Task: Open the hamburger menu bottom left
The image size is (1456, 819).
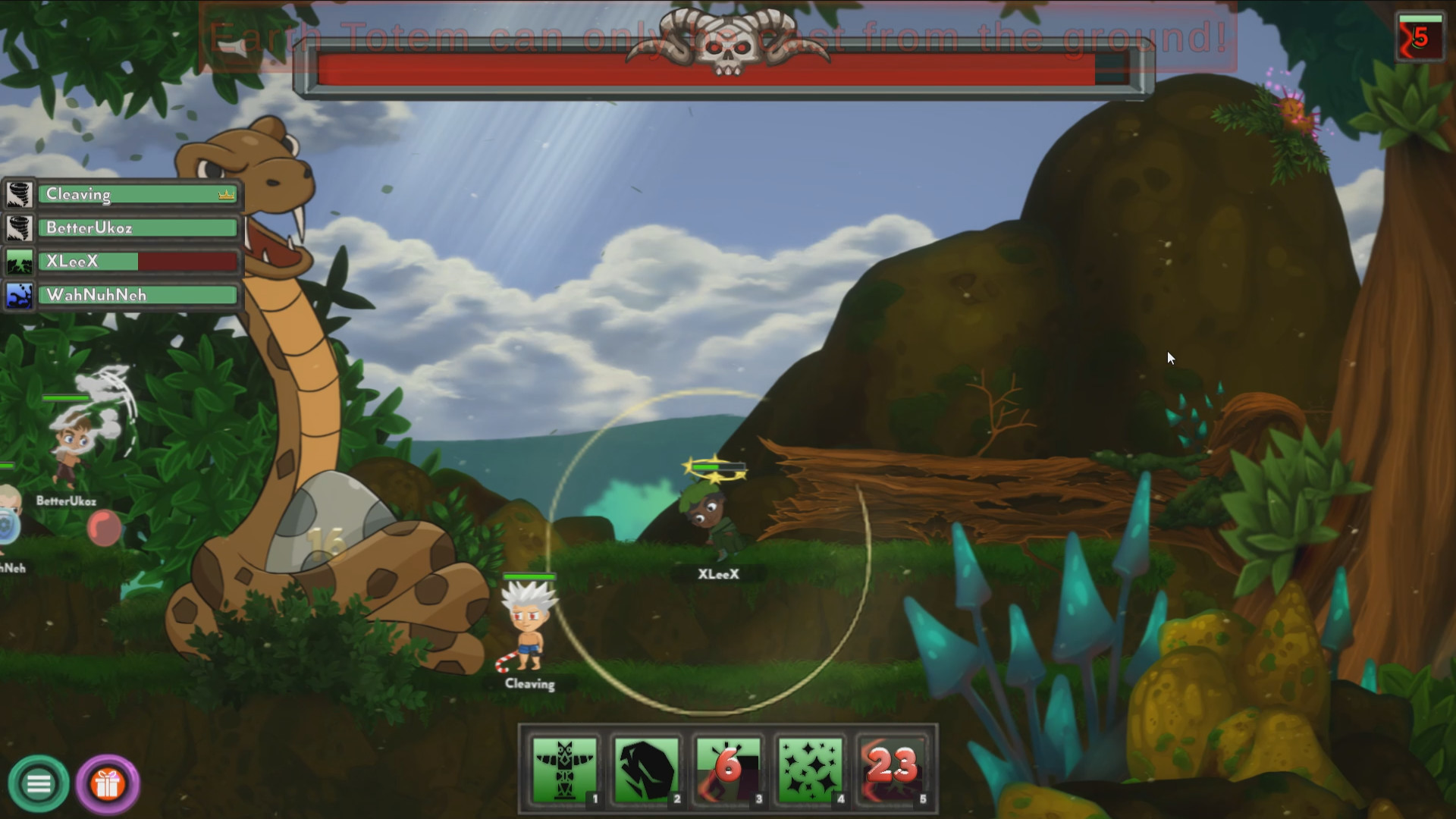Action: click(39, 783)
